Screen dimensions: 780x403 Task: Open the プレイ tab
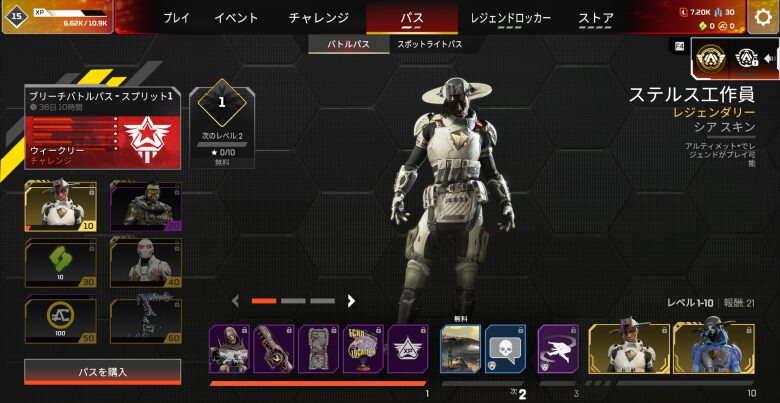pyautogui.click(x=176, y=18)
